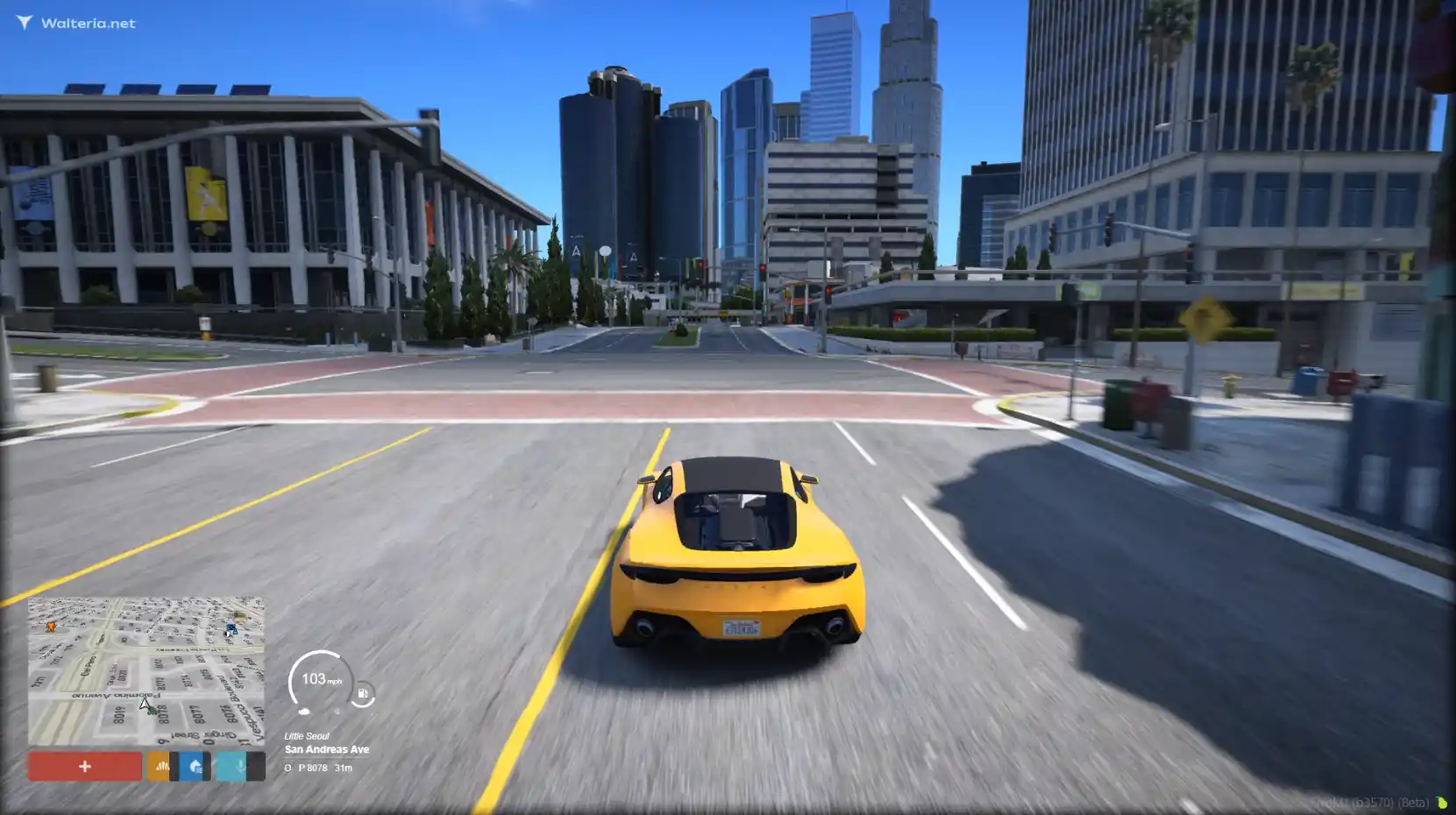Click the orange player marker on the minimap
The width and height of the screenshot is (1456, 815).
[x=50, y=627]
